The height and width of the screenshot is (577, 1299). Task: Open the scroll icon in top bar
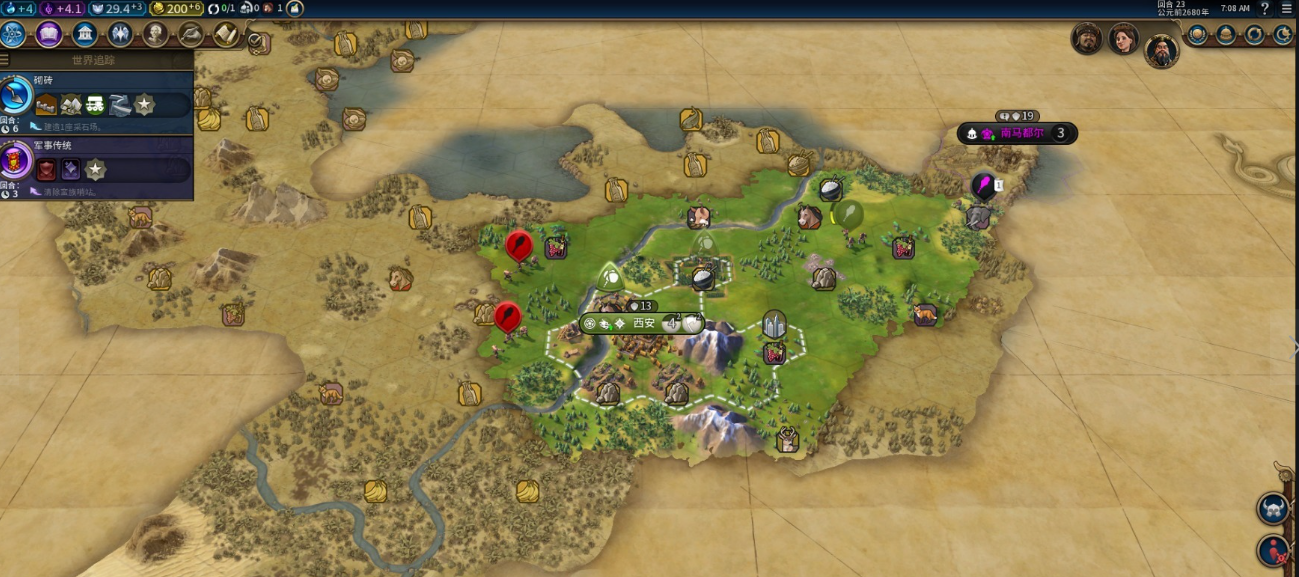click(x=226, y=34)
